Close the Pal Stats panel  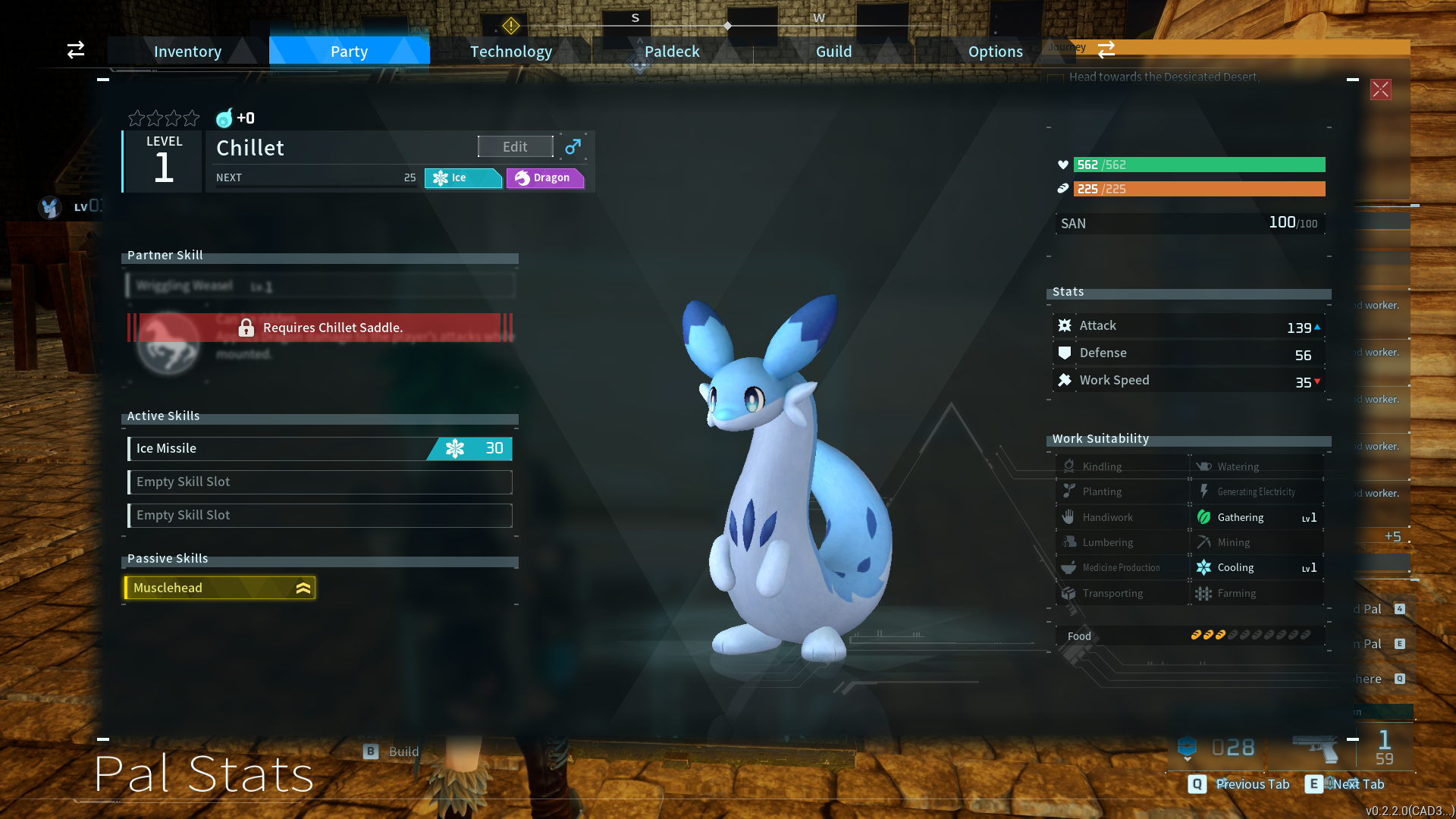point(1380,89)
